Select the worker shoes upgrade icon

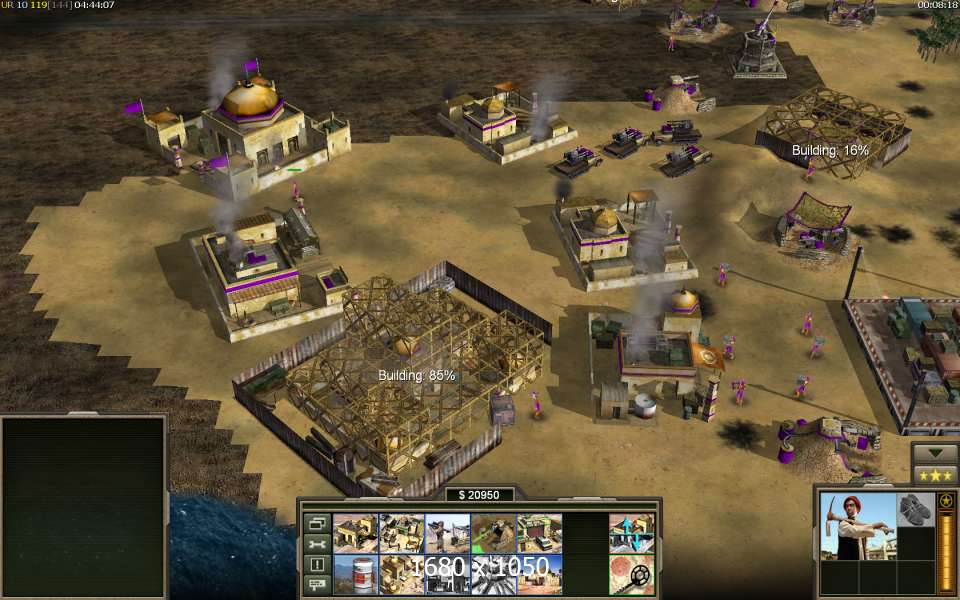(x=915, y=509)
